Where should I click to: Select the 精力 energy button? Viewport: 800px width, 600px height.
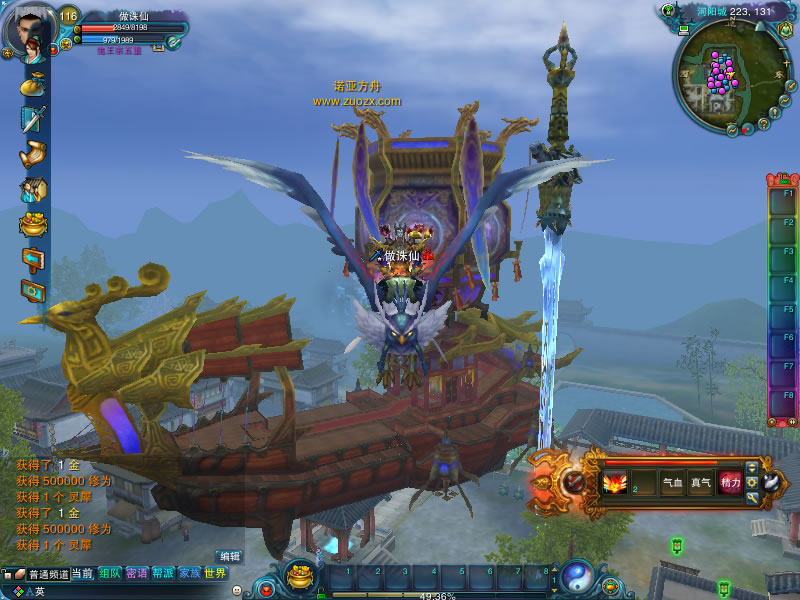730,483
